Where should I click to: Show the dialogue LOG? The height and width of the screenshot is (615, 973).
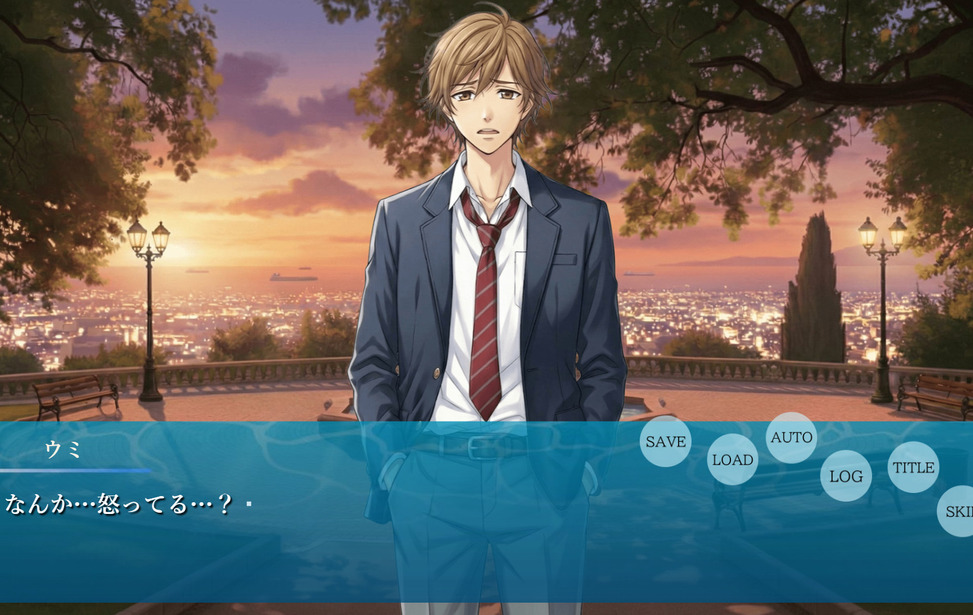[845, 476]
